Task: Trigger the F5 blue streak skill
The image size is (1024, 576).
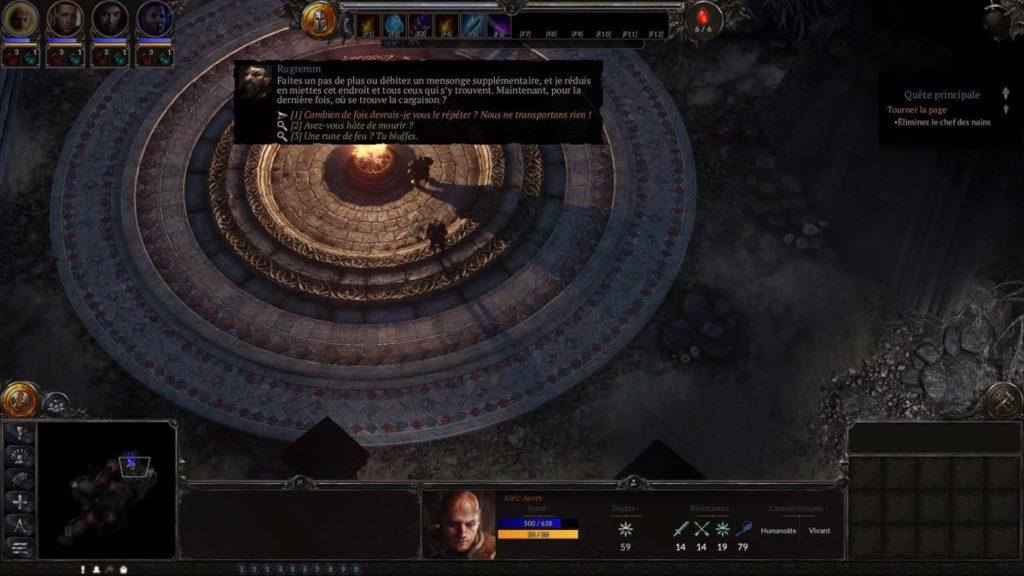Action: [472, 25]
